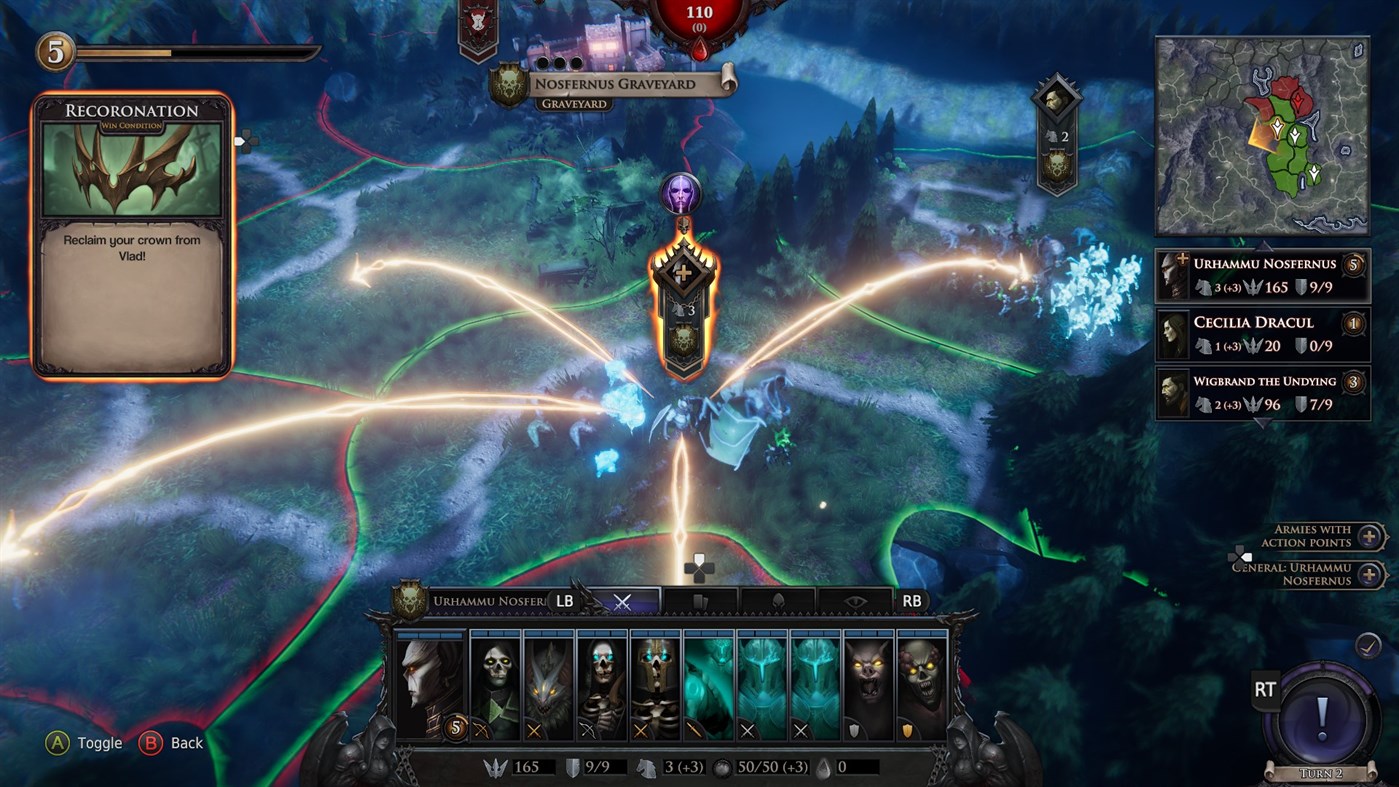Select Cecilia Dracul's portrait in the army list
The height and width of the screenshot is (787, 1399).
point(1172,332)
